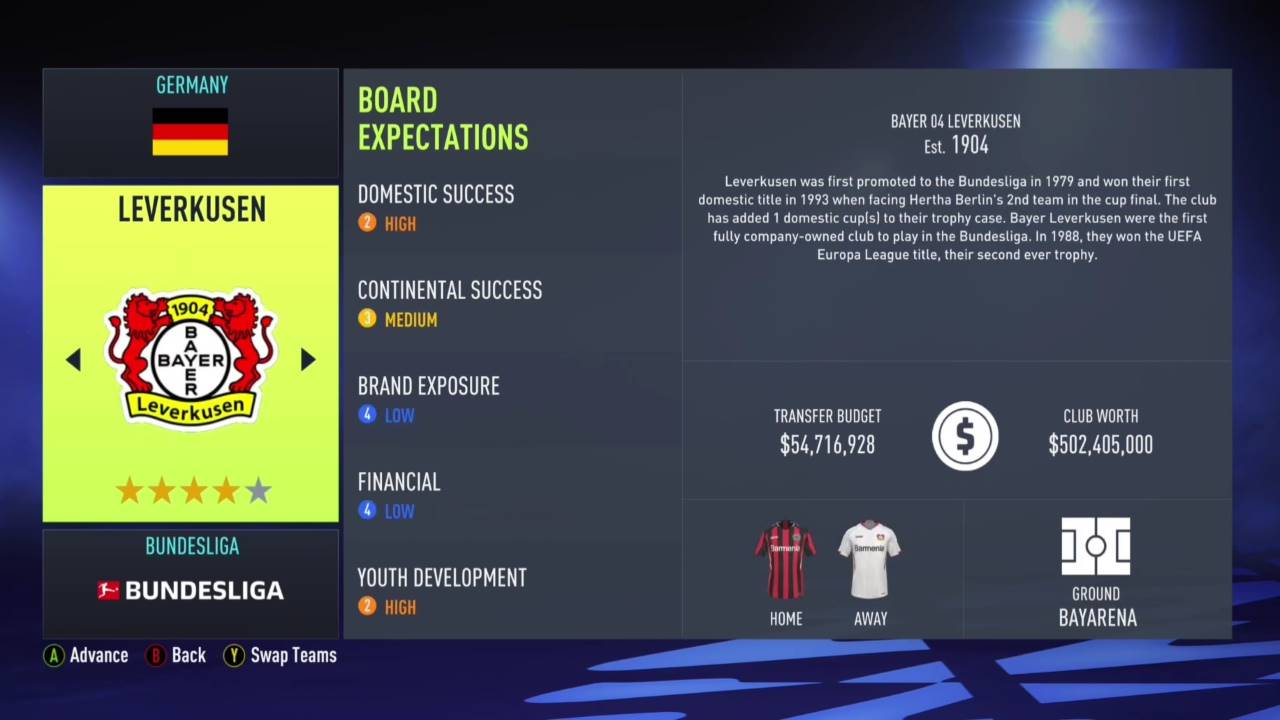The image size is (1280, 720).
Task: Click the Domestic Success priority badge
Action: (367, 223)
